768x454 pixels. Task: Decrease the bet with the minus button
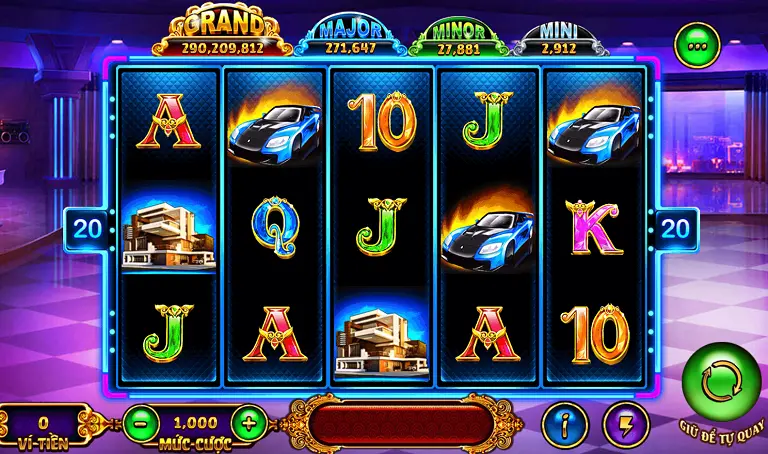tap(142, 423)
